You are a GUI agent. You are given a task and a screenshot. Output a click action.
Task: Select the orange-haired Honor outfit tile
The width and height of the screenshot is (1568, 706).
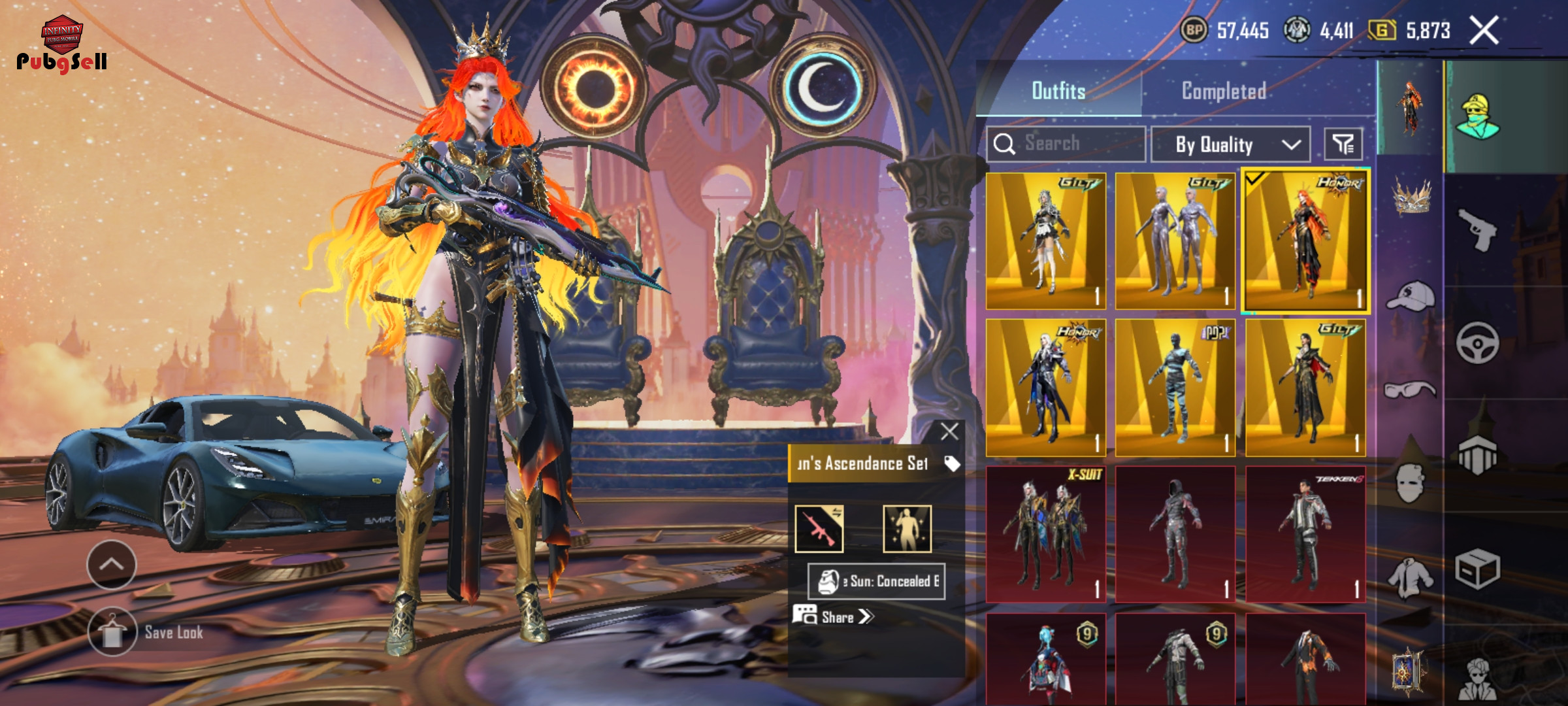coord(1305,241)
